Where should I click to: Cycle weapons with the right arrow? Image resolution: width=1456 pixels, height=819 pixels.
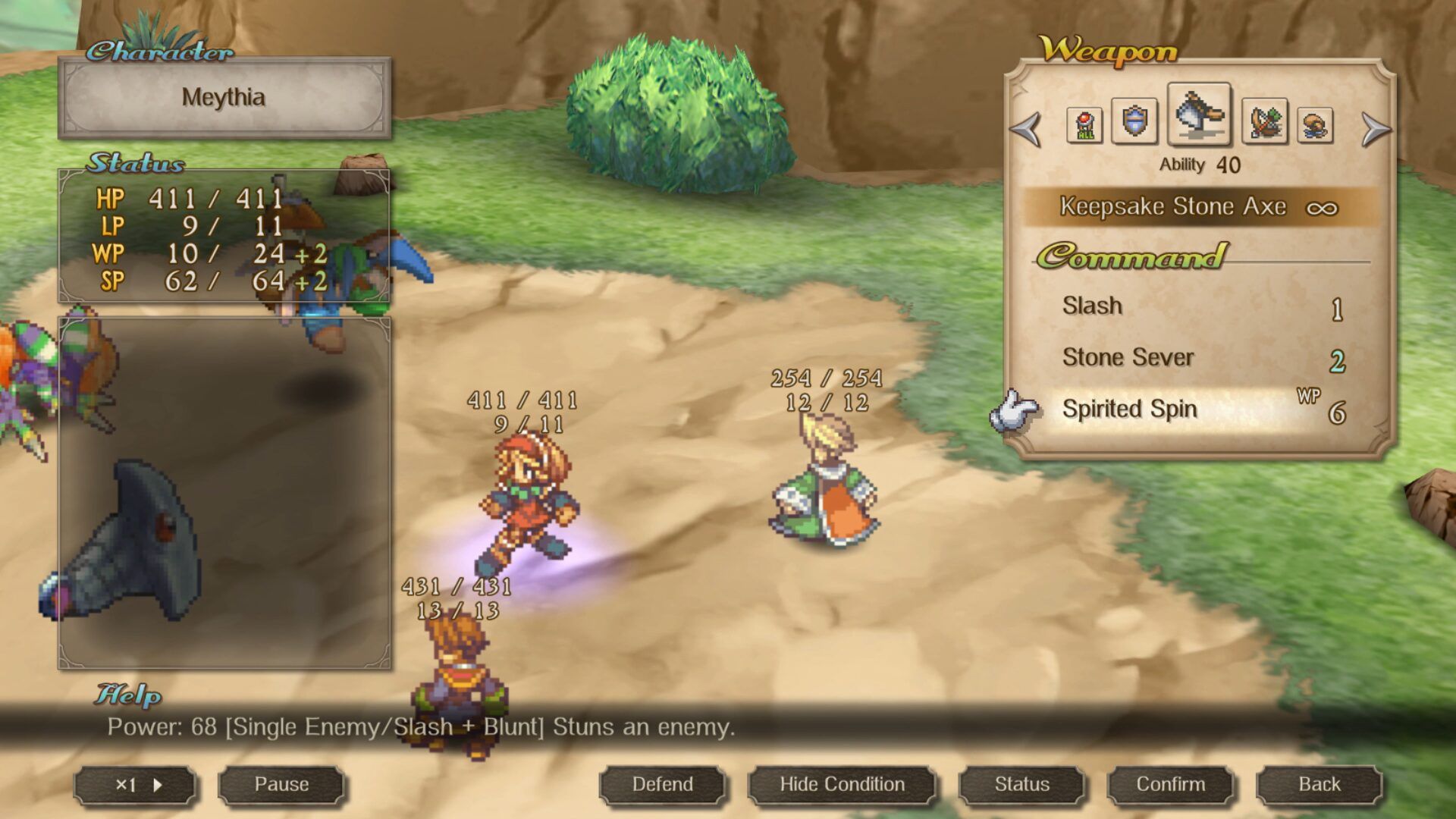pos(1376,129)
